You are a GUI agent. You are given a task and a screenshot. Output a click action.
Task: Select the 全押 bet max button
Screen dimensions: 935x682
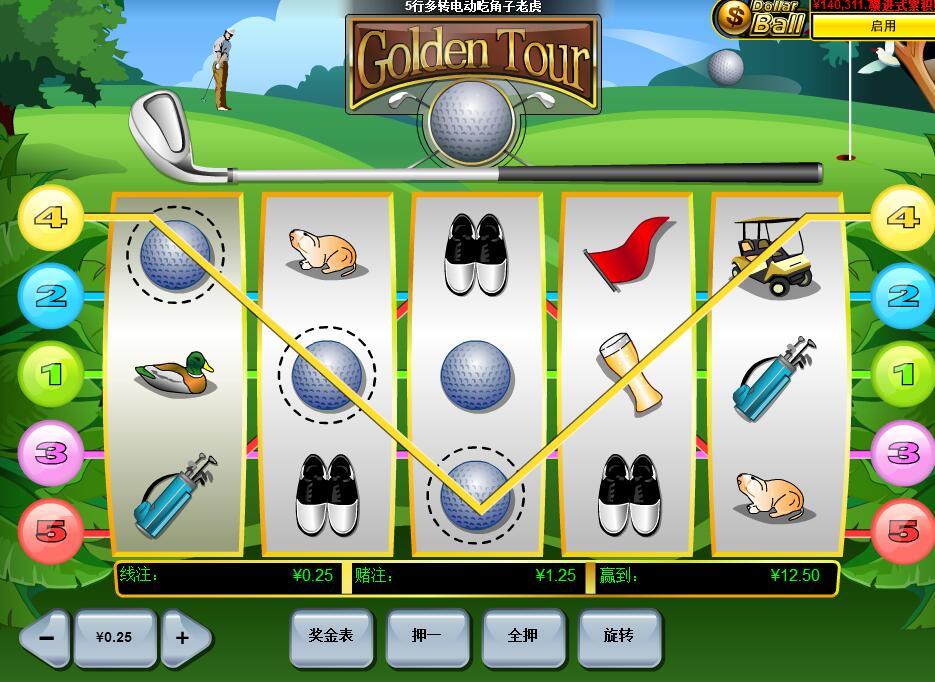pyautogui.click(x=523, y=635)
